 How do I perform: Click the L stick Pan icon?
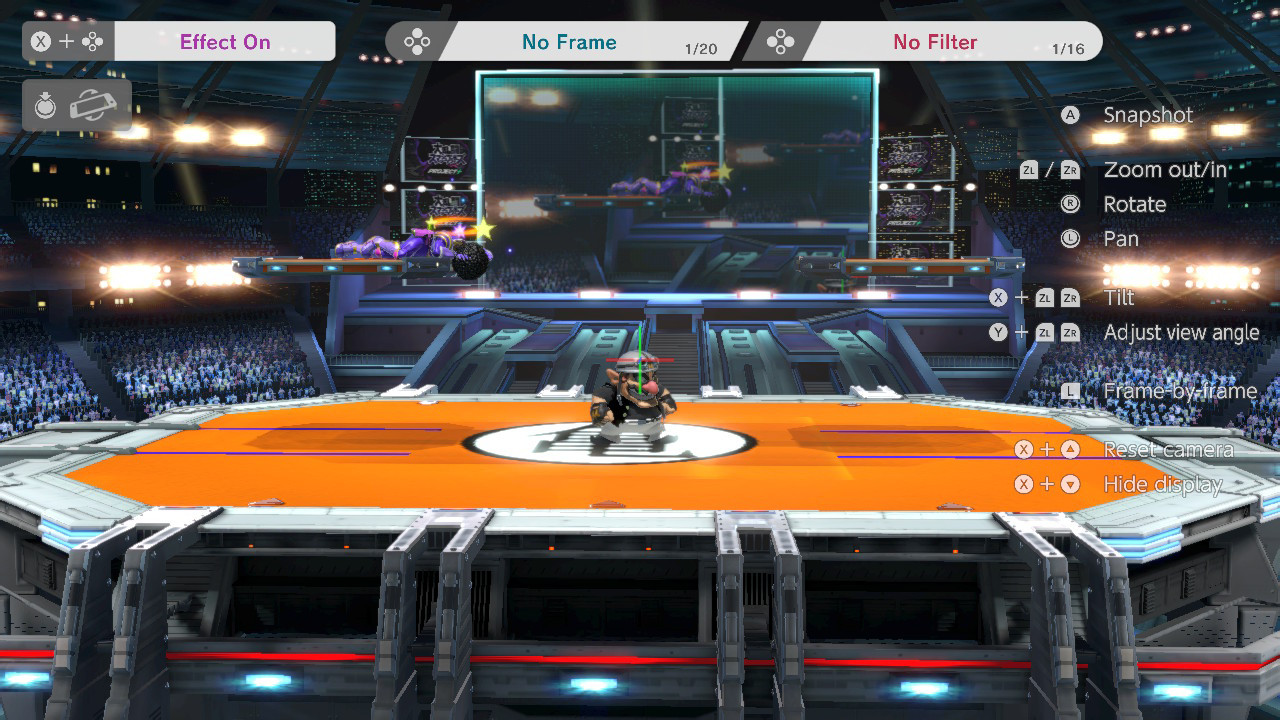[x=1069, y=239]
